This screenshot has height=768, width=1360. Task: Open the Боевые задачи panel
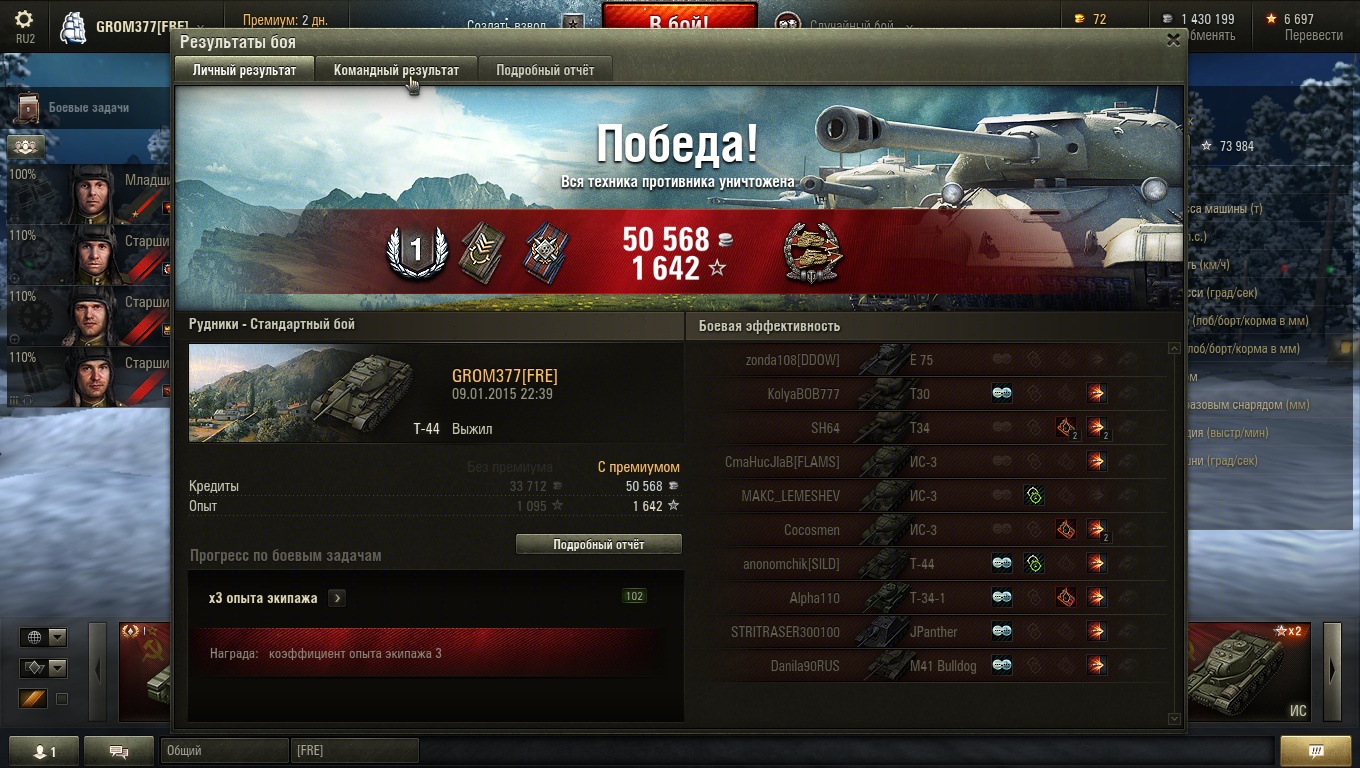88,108
